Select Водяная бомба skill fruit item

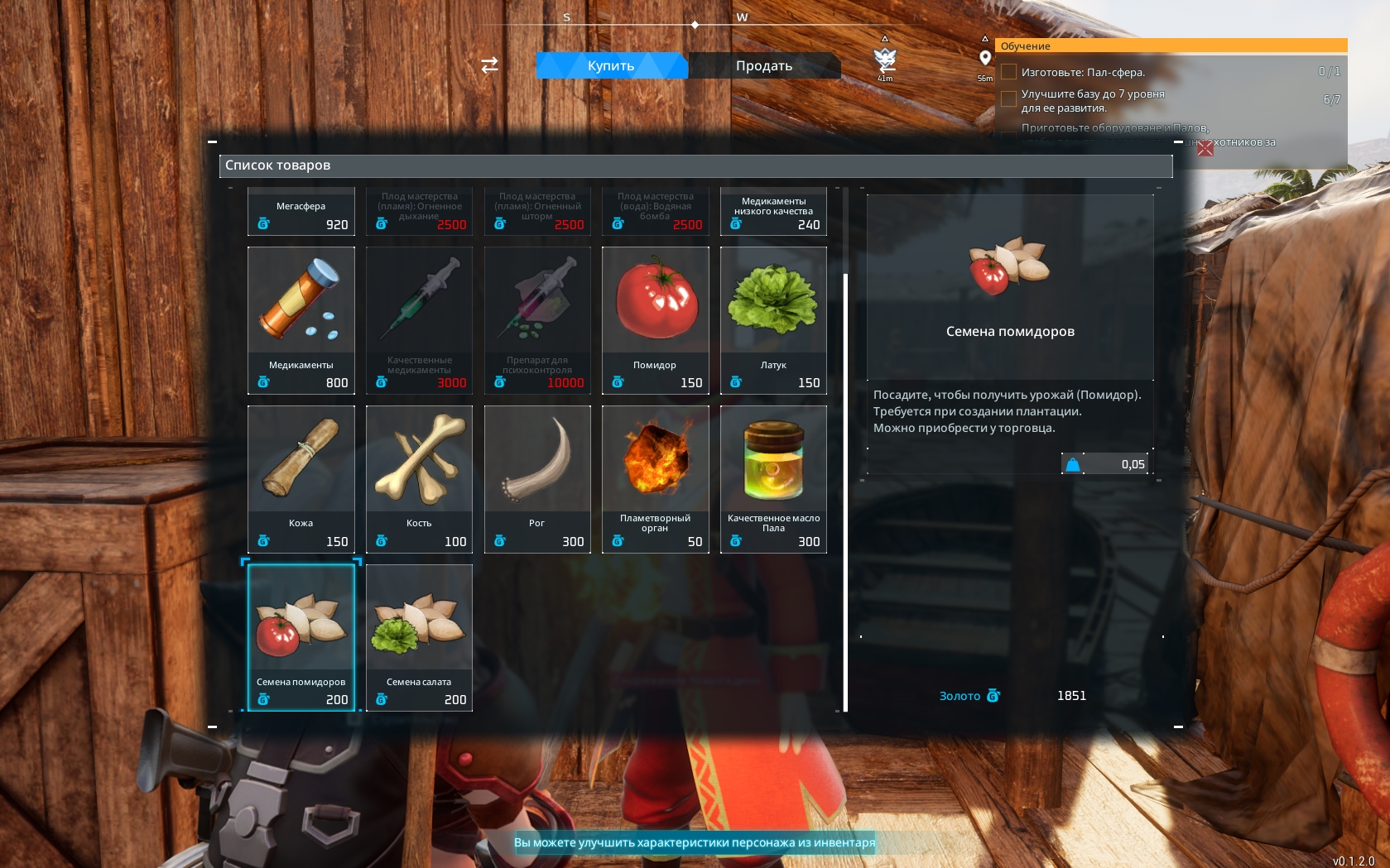pos(655,212)
